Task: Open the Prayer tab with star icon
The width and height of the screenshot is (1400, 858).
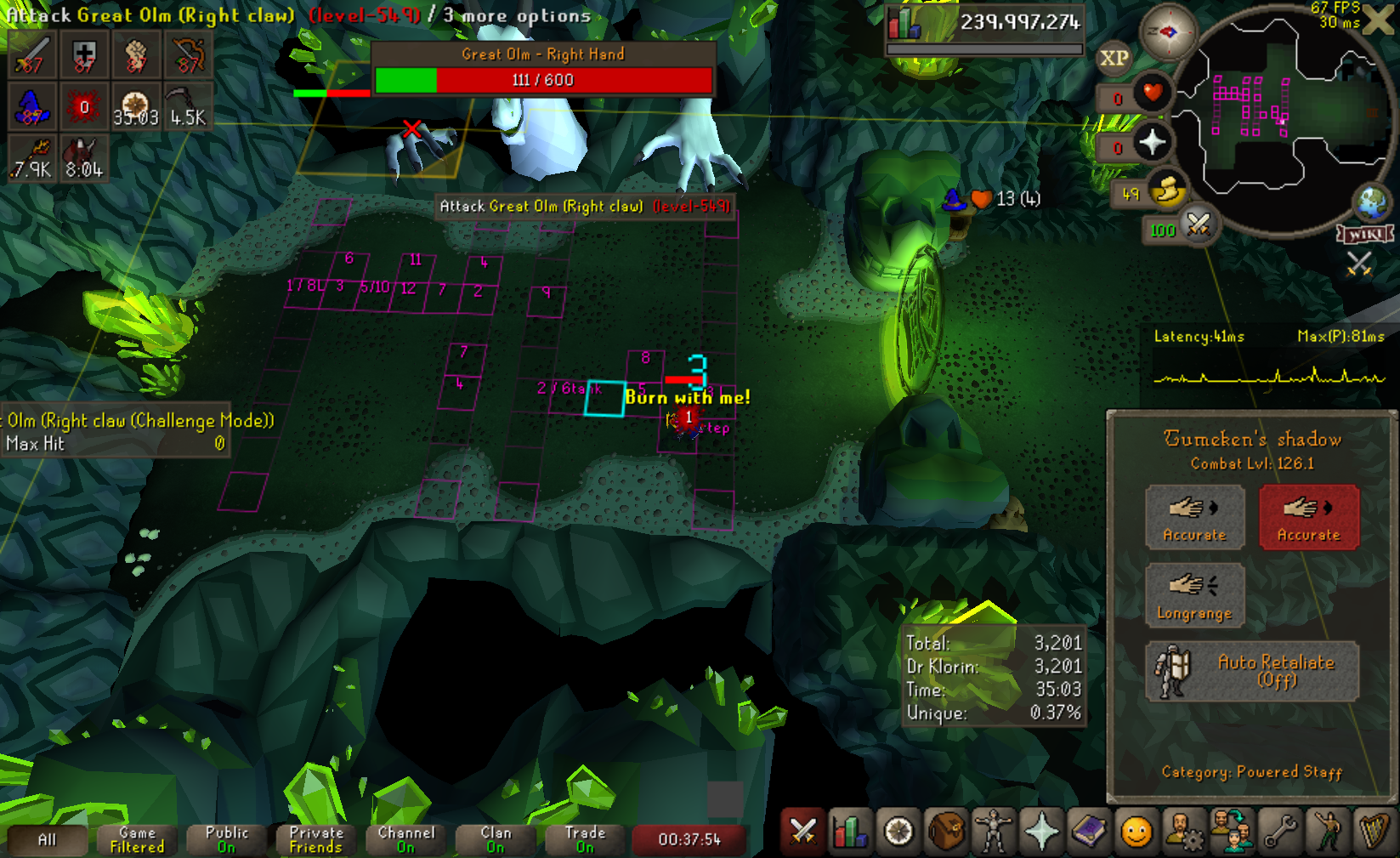Action: click(x=1040, y=832)
